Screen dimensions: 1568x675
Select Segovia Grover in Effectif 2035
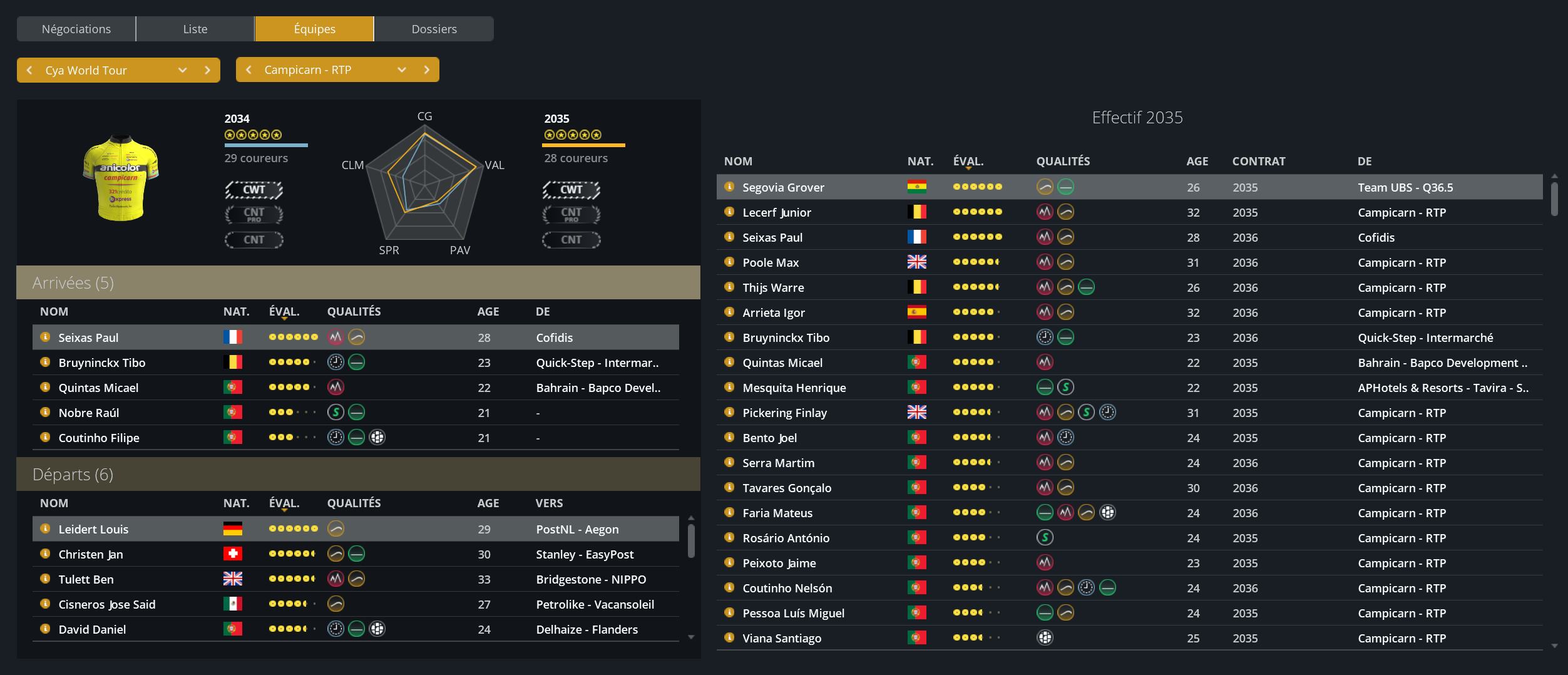(x=782, y=187)
